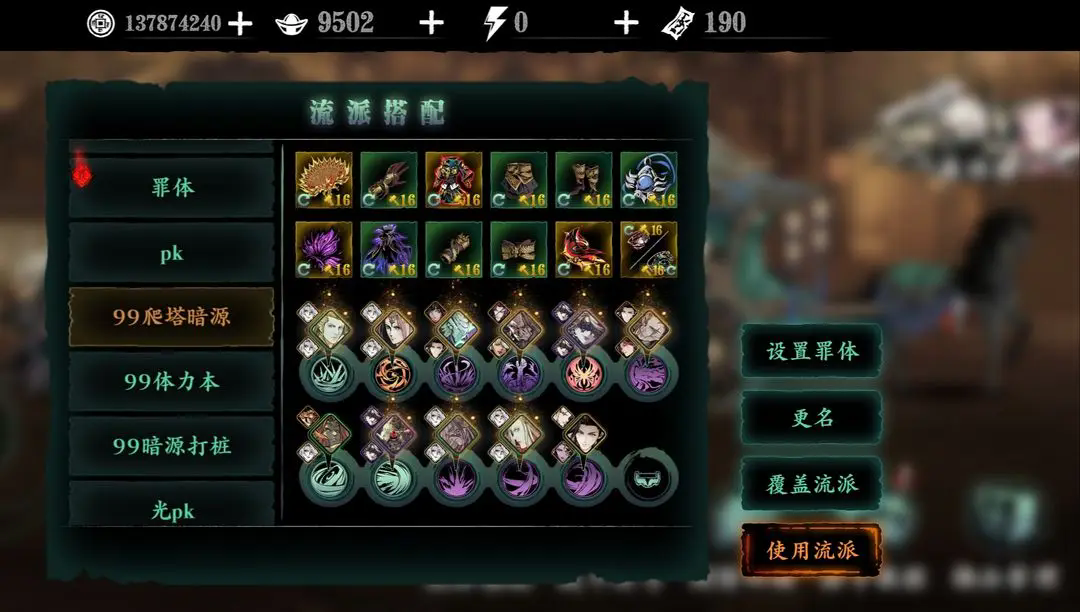Image resolution: width=1080 pixels, height=612 pixels.
Task: Add more copper coins with the plus
Action: 240,23
